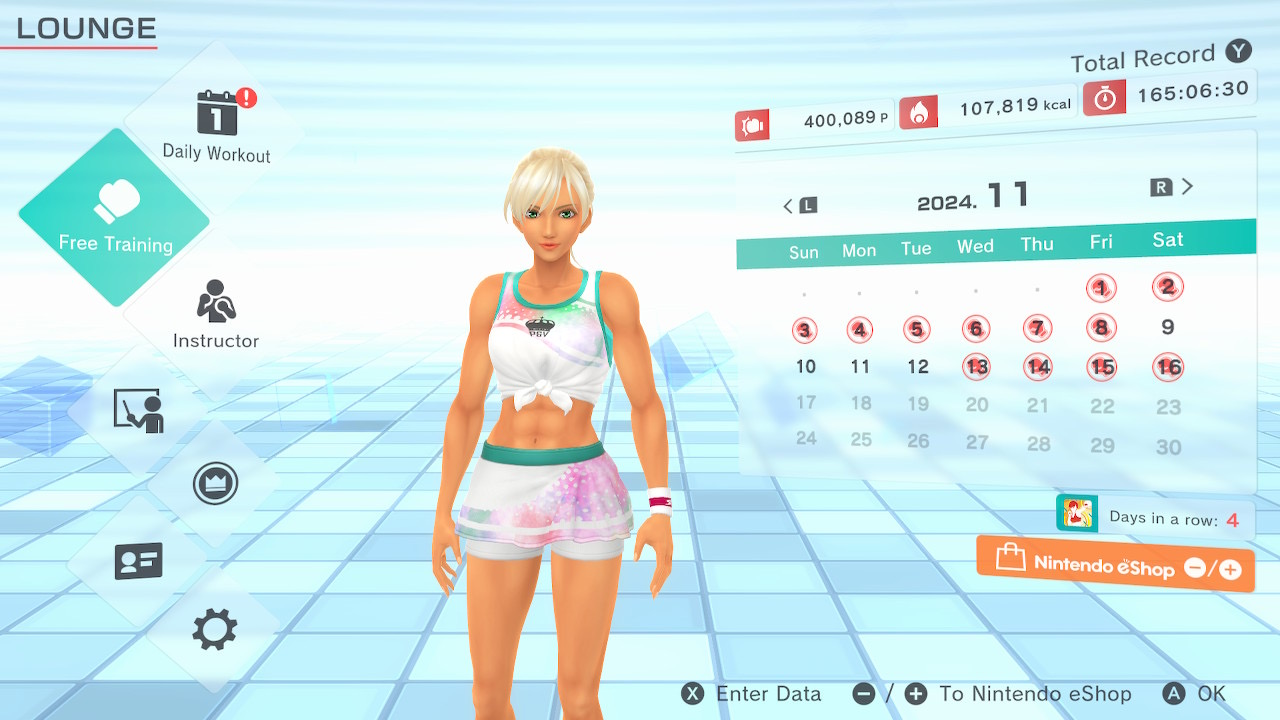
Task: Open the Nintendo eShop button
Action: click(x=1115, y=565)
